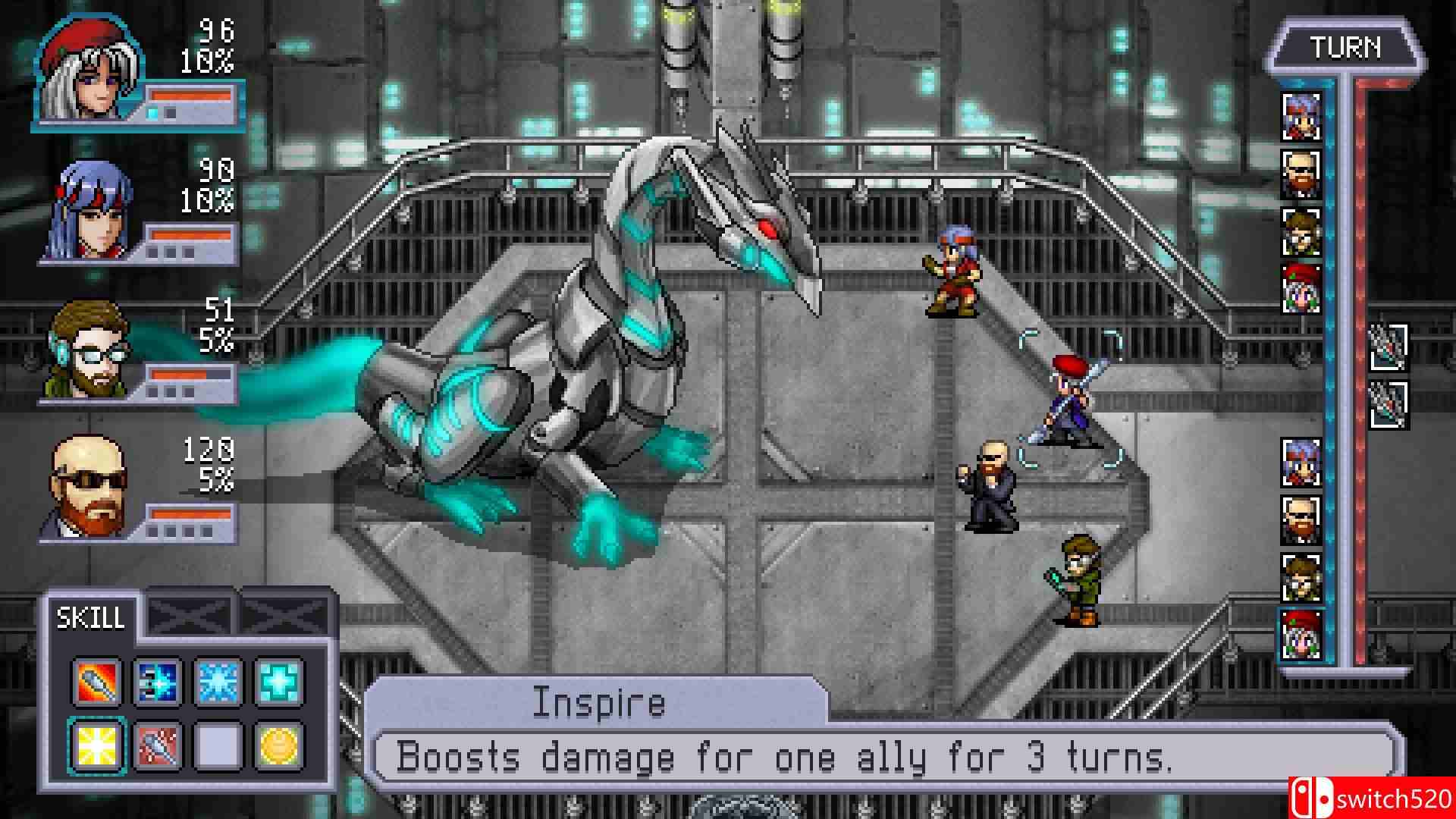Select the red multi-strike weapon skill
The height and width of the screenshot is (819, 1456).
(156, 745)
